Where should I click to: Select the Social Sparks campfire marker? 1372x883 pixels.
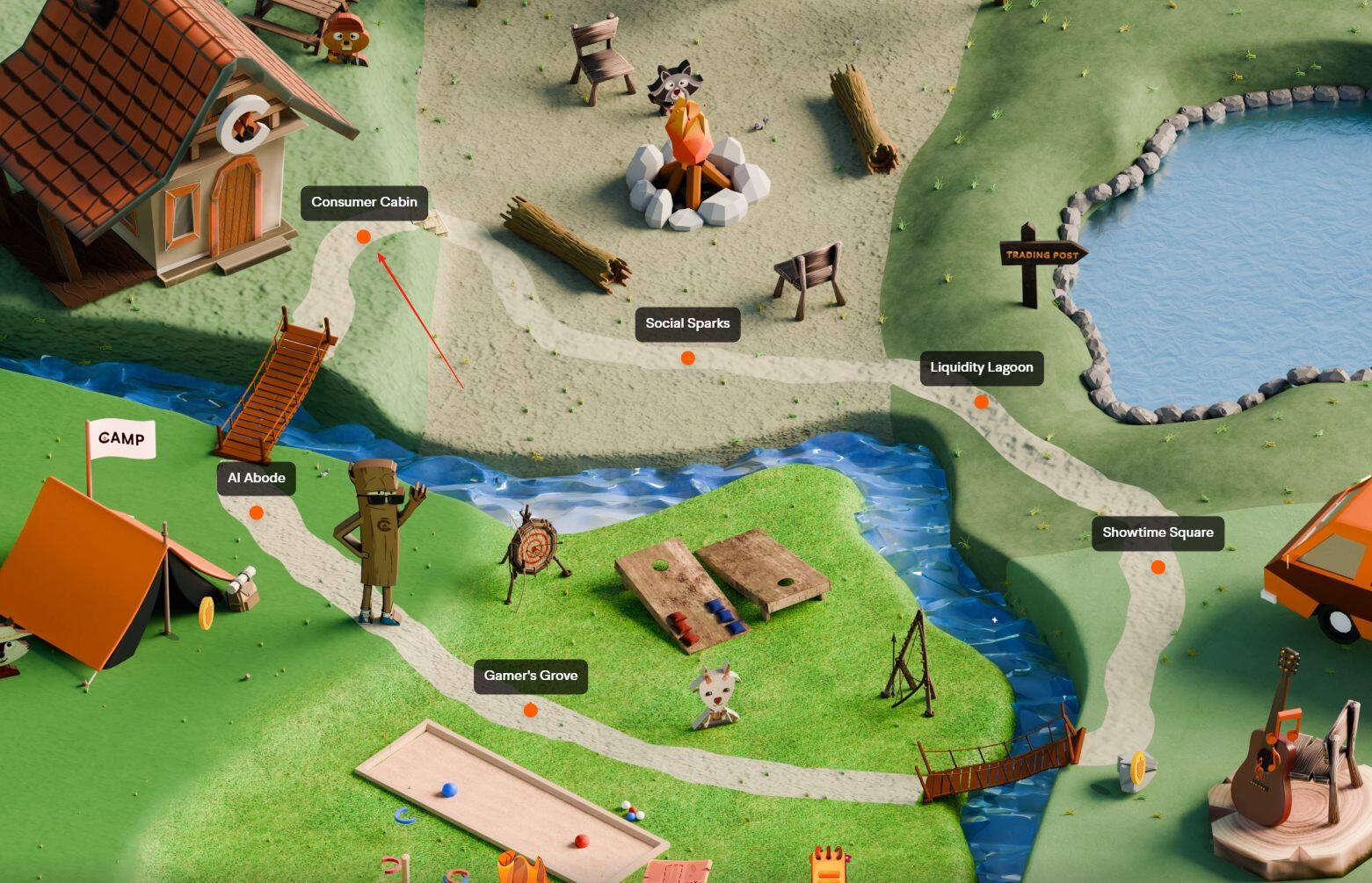687,358
